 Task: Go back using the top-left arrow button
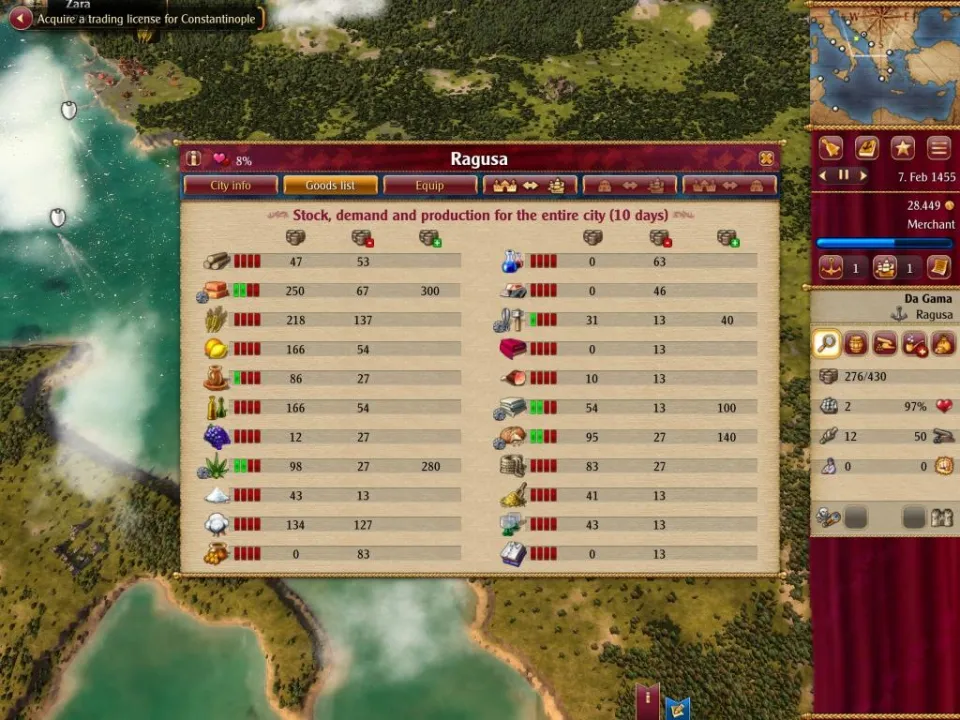20,18
